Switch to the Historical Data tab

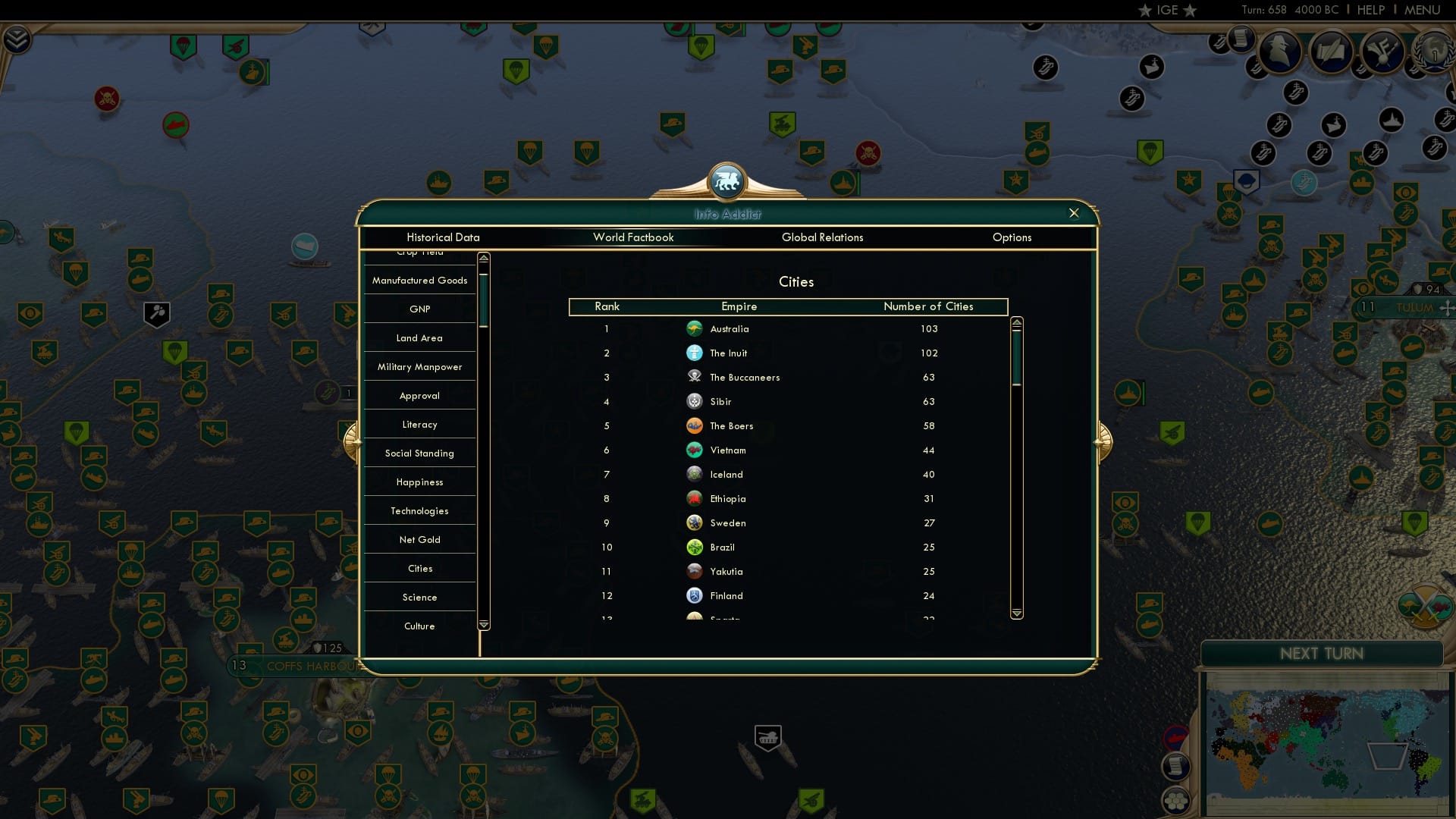click(443, 237)
